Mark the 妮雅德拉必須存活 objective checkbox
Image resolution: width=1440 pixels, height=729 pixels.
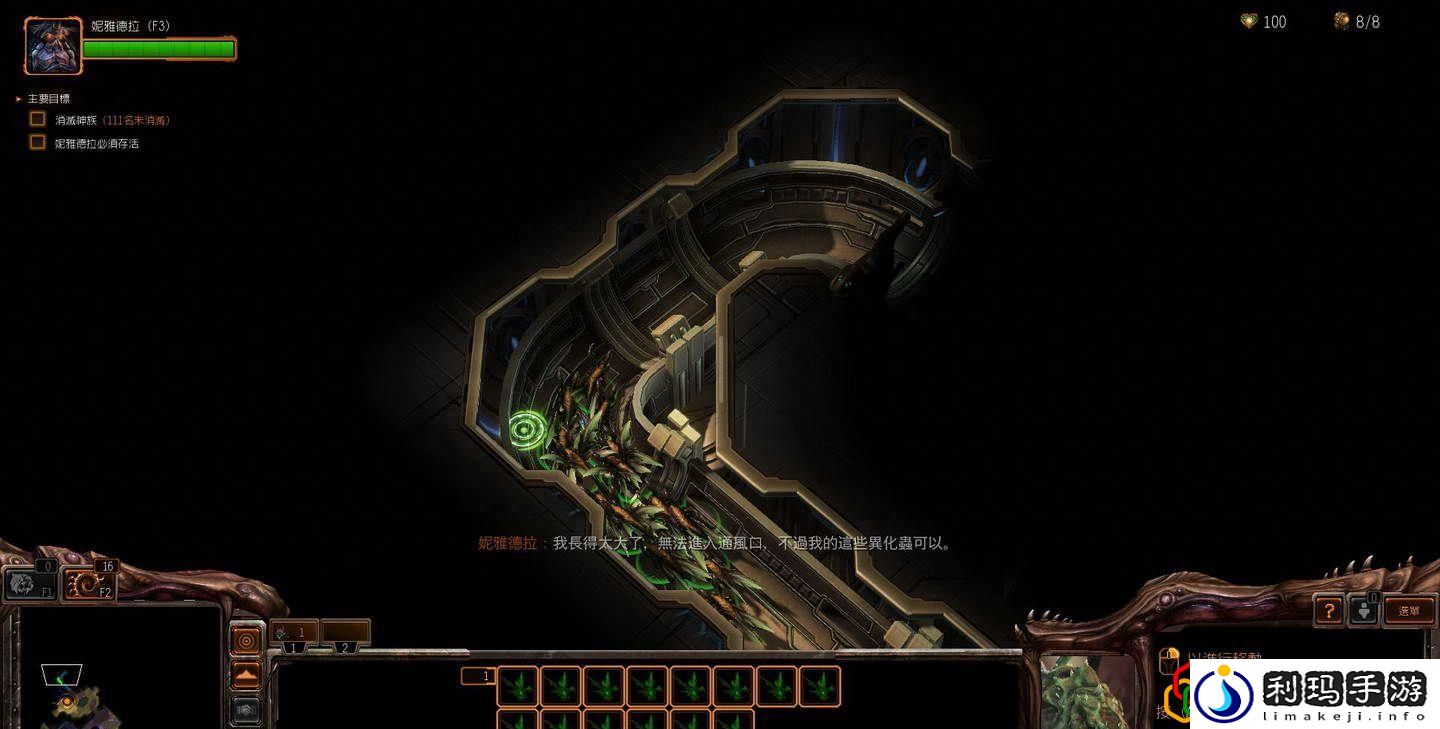pyautogui.click(x=37, y=142)
